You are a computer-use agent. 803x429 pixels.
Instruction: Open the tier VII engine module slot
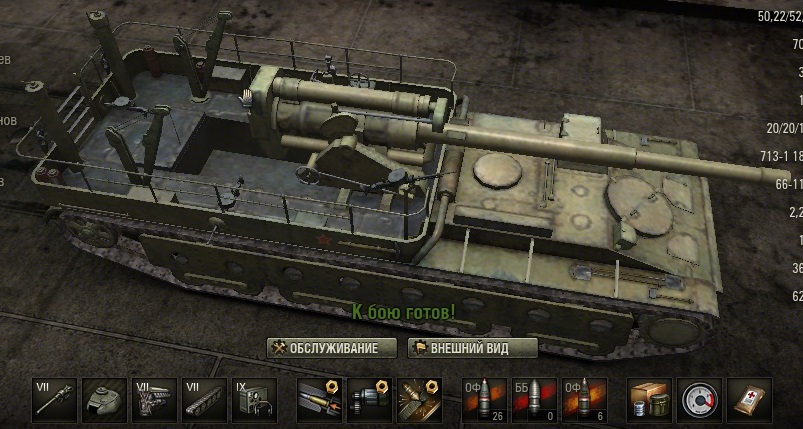click(154, 400)
